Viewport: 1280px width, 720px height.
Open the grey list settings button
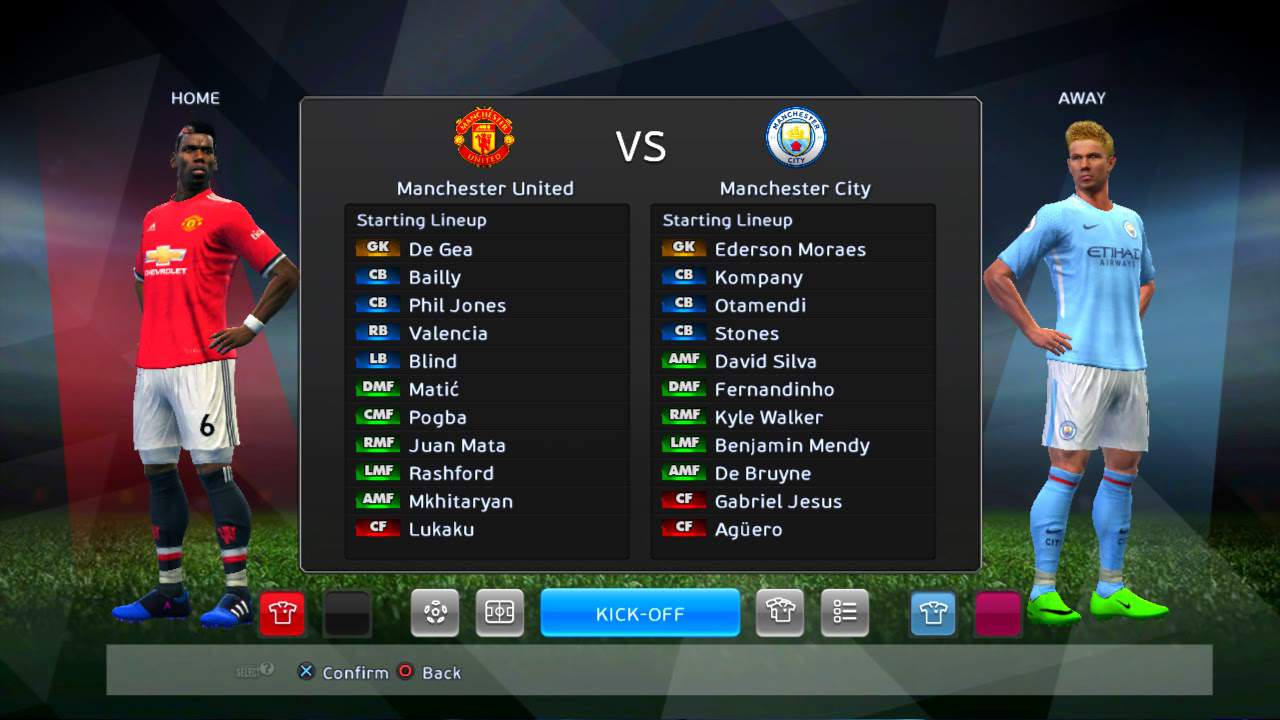[845, 613]
